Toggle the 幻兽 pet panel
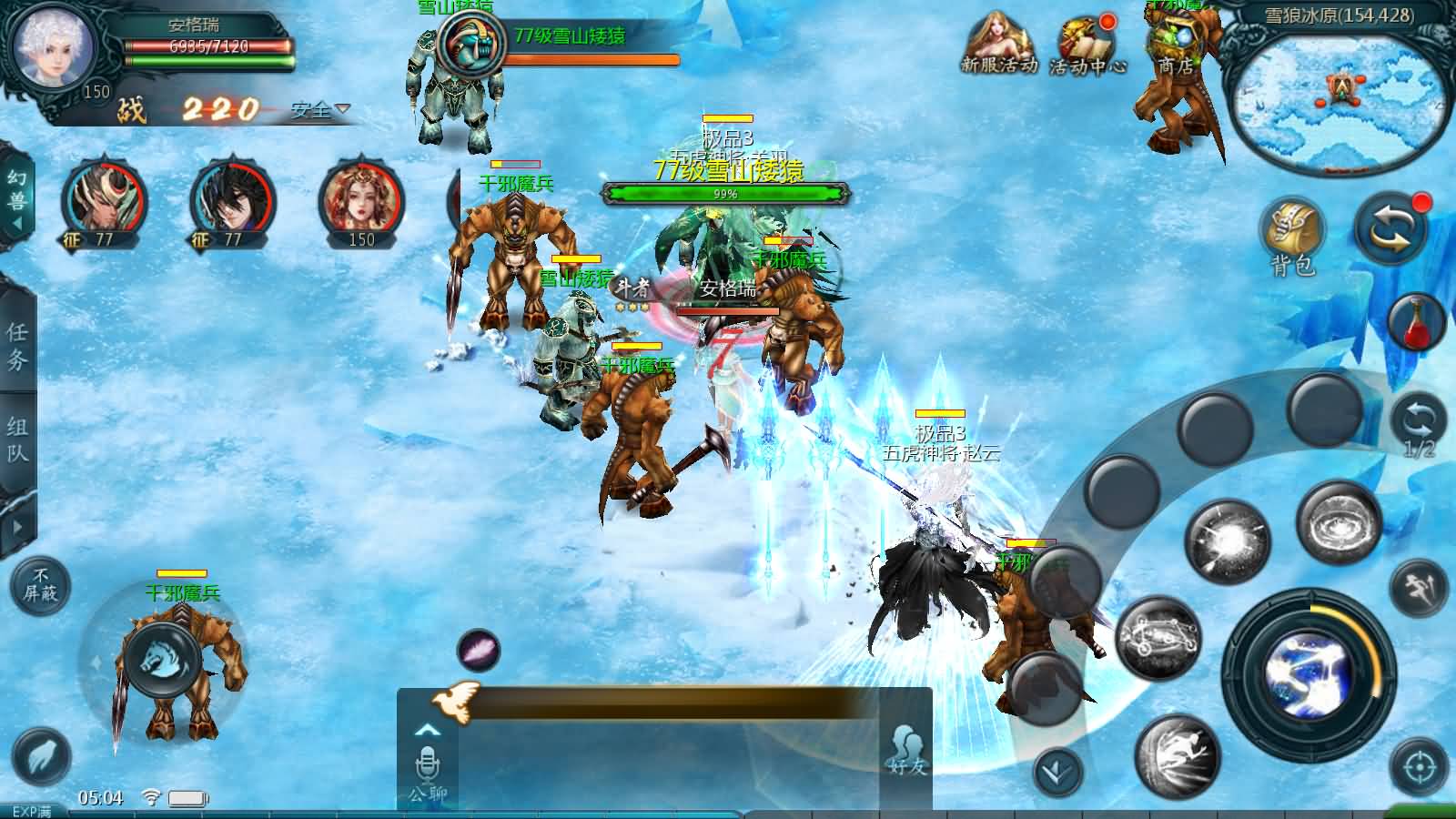 click(x=16, y=191)
